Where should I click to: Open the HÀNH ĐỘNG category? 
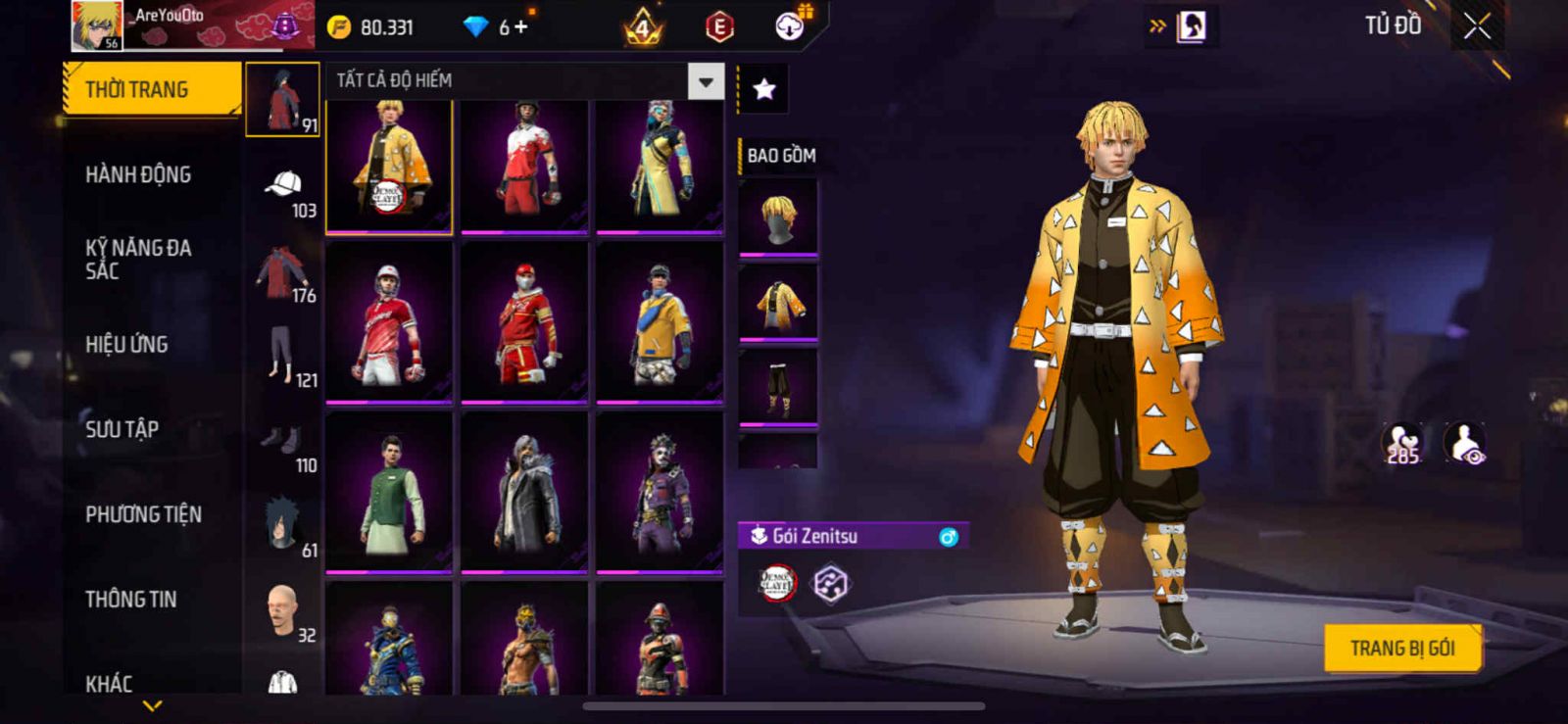click(x=138, y=174)
